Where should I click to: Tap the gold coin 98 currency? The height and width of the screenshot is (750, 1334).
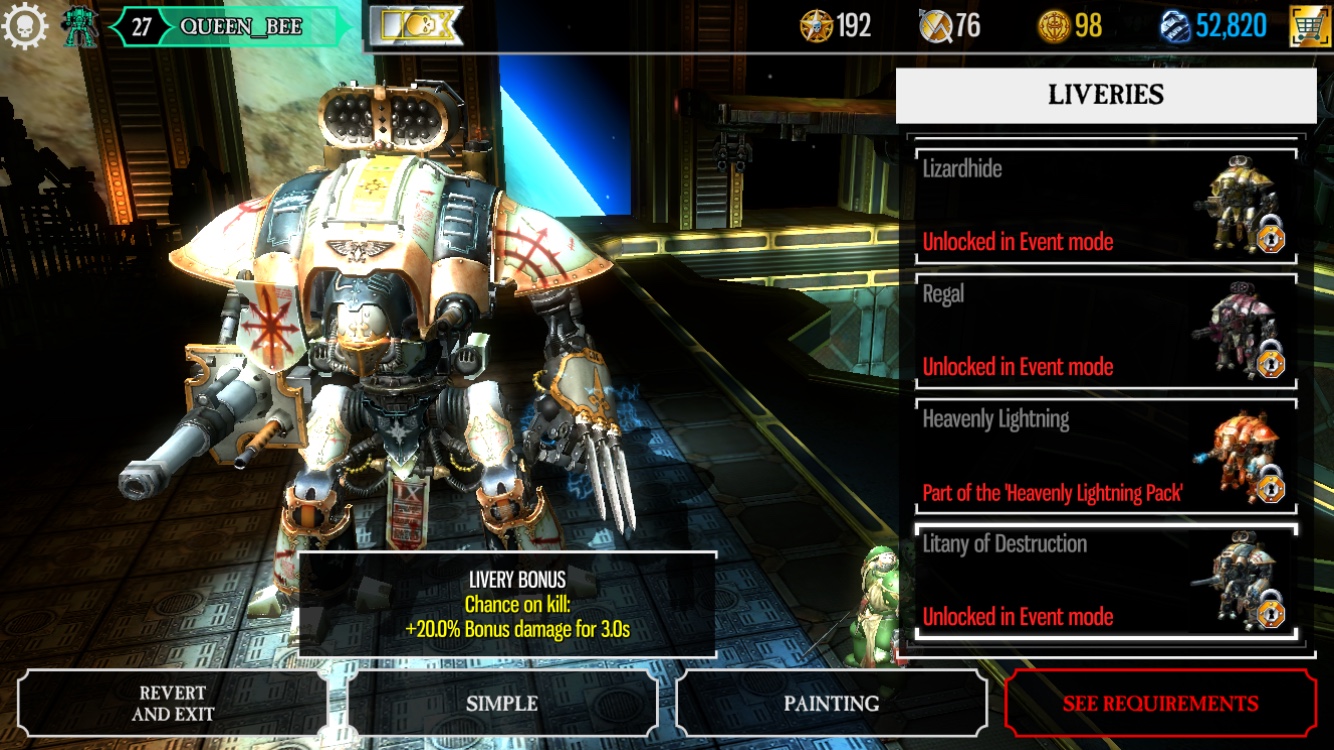[x=1070, y=26]
